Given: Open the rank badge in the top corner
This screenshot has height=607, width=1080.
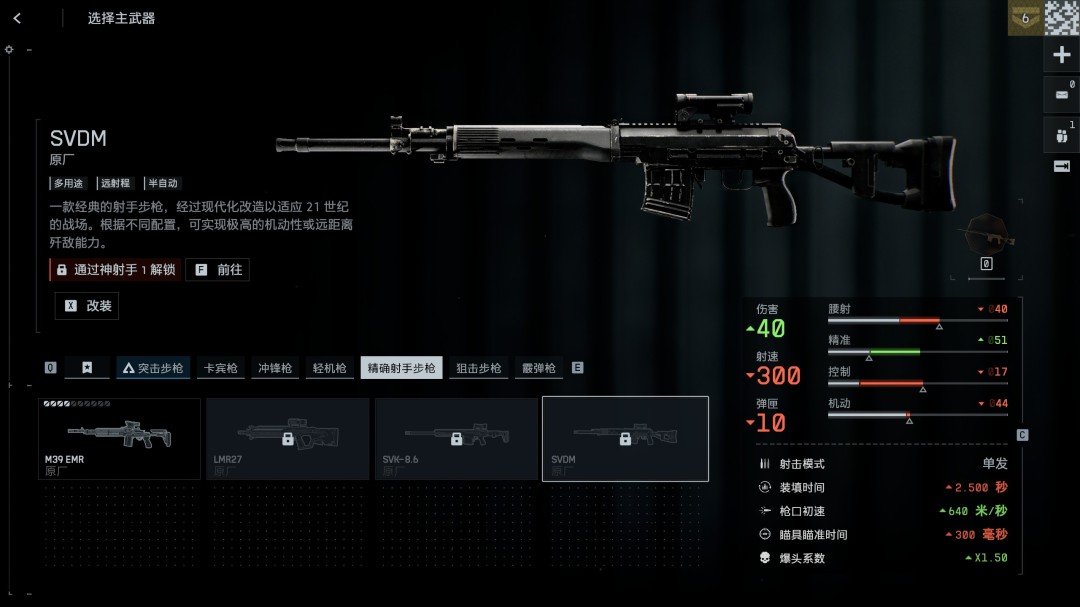Looking at the screenshot, I should coord(1024,18).
